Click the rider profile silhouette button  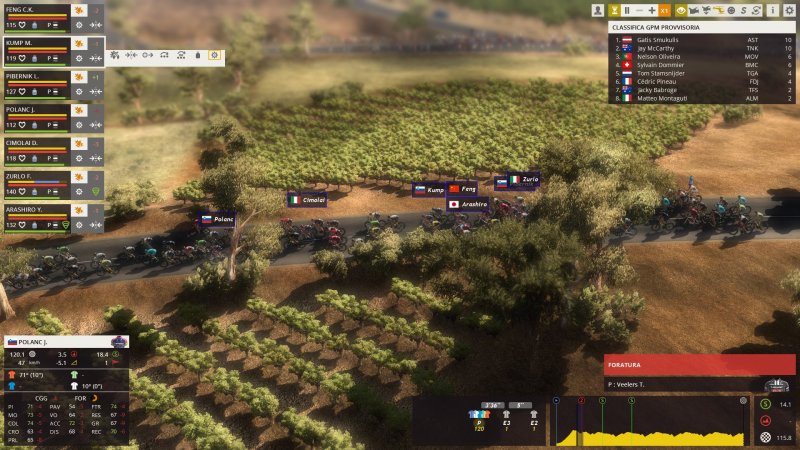(598, 10)
